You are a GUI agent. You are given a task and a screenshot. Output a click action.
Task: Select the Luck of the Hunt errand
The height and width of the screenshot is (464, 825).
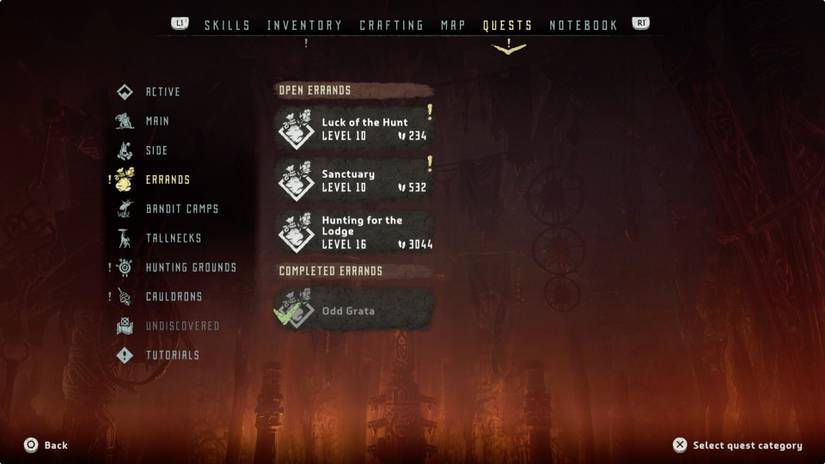(x=354, y=129)
